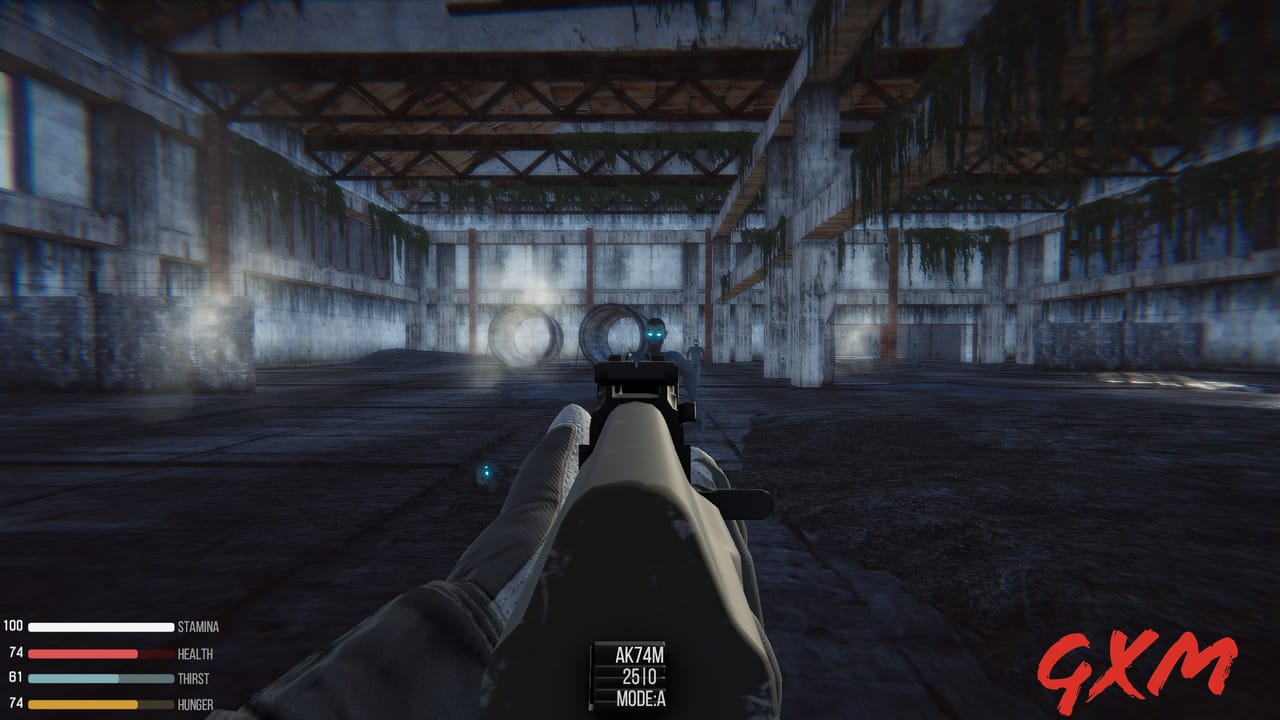Click the 25|0 ammo counter
Viewport: 1280px width, 720px height.
point(639,675)
